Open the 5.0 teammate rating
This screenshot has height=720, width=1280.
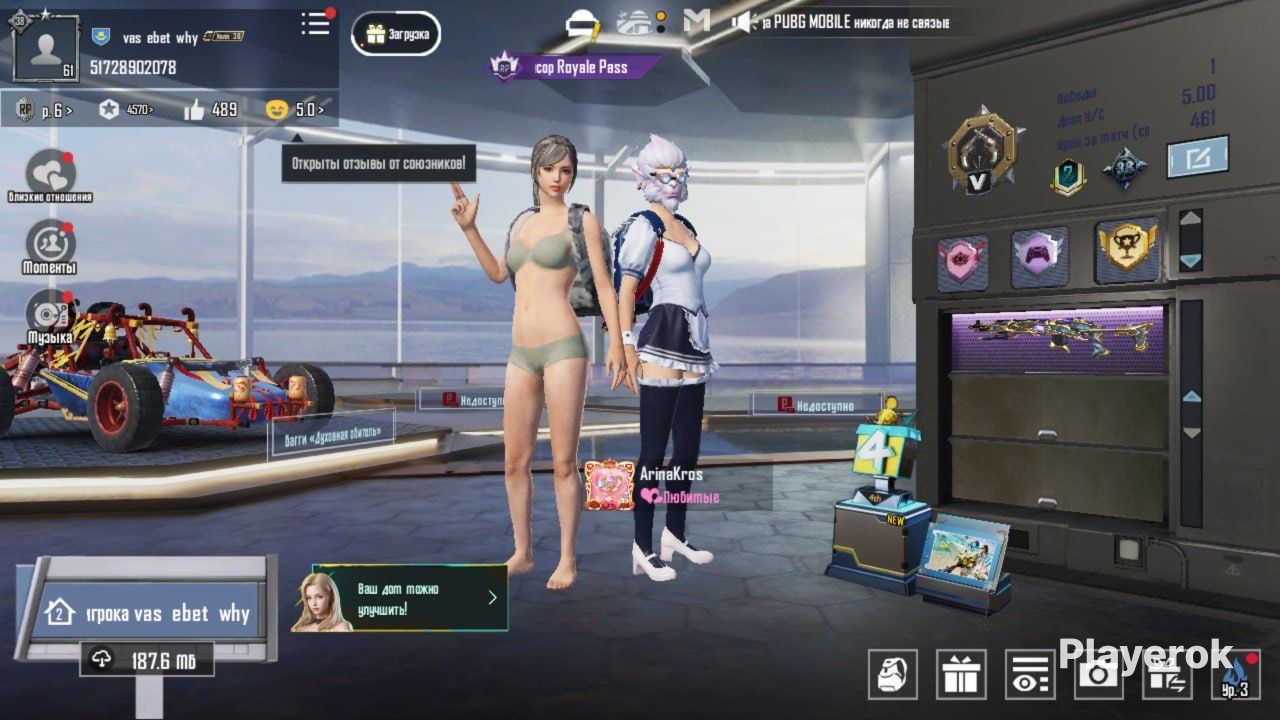pos(296,109)
